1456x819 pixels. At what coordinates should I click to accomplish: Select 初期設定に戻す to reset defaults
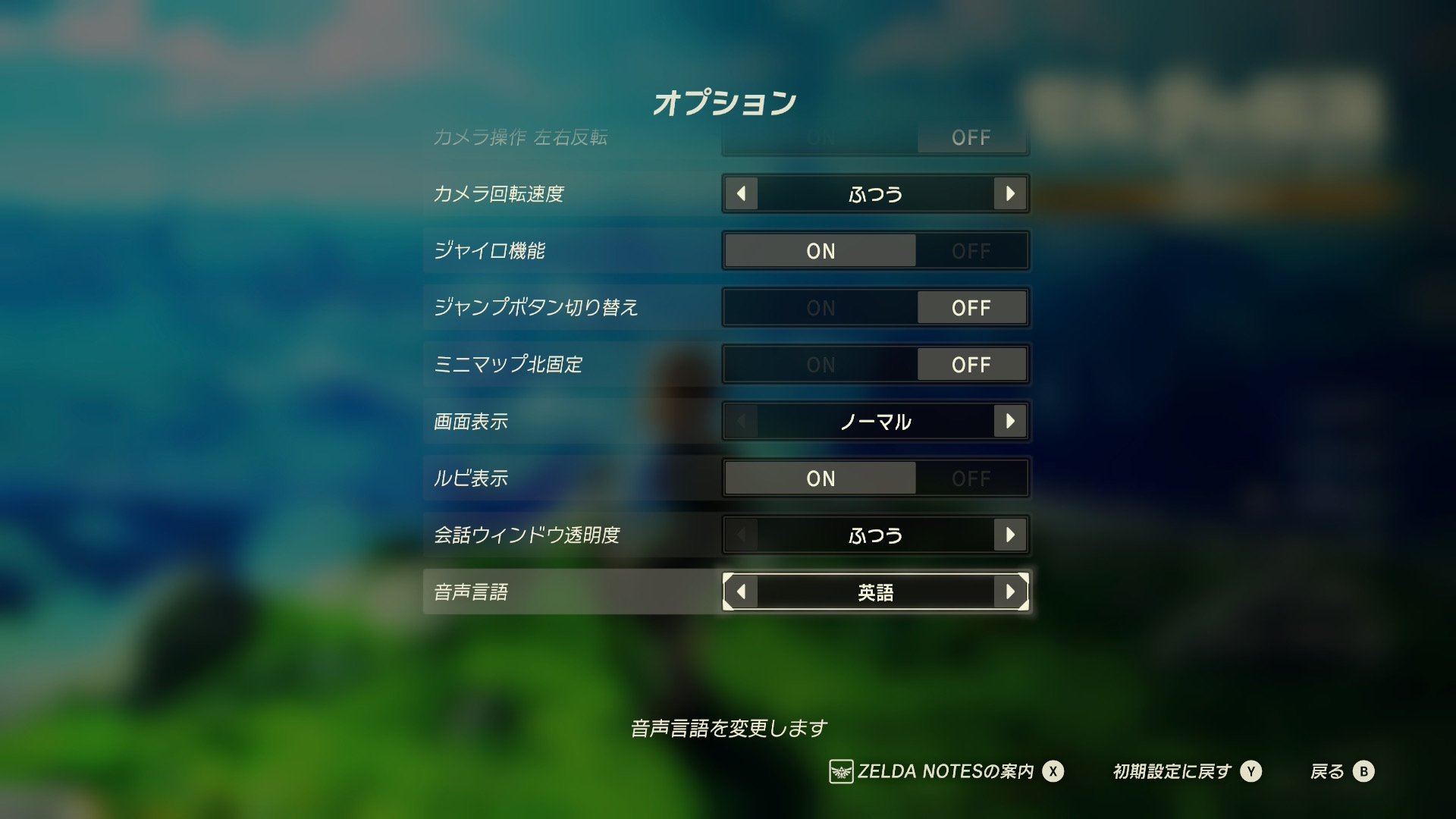click(x=1171, y=771)
